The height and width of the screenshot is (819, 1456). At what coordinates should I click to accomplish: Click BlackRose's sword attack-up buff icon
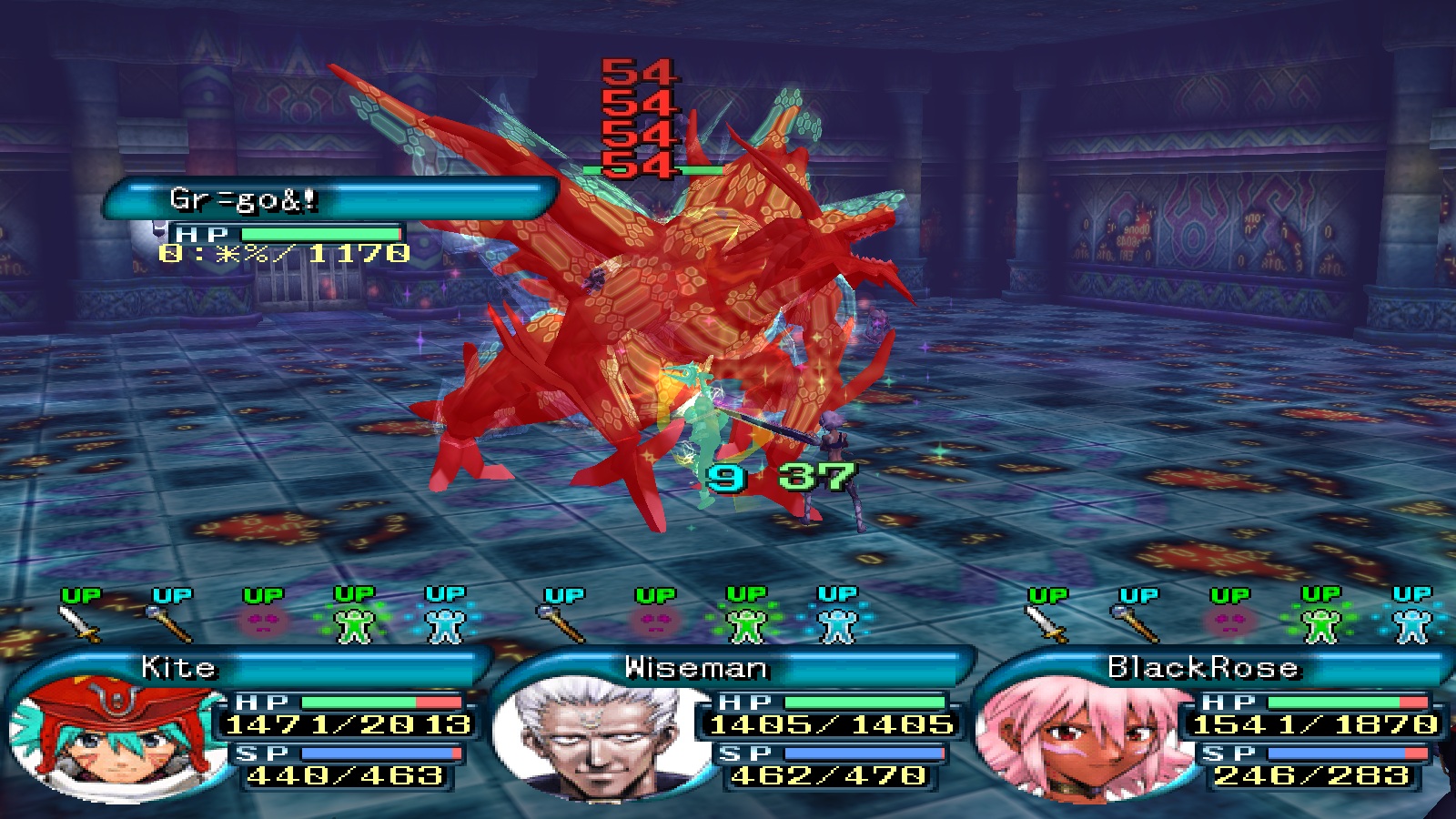click(1046, 623)
